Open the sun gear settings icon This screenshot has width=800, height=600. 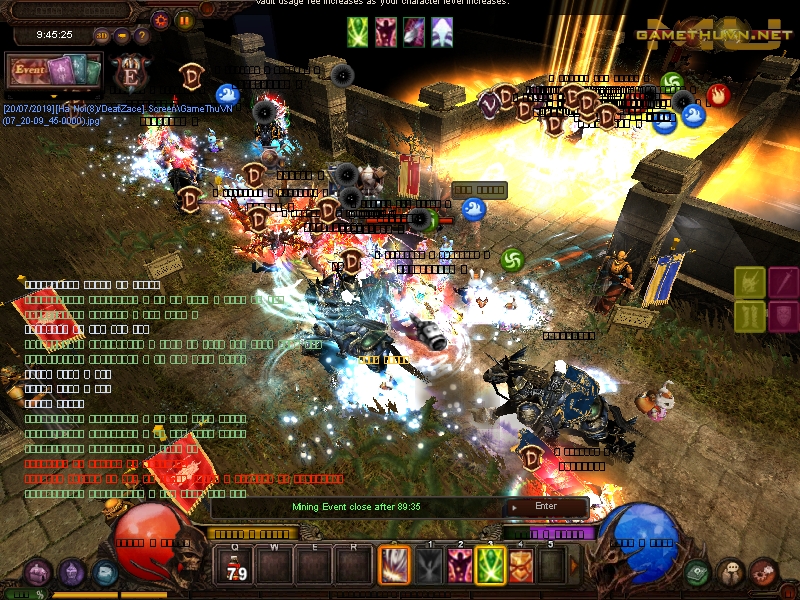pyautogui.click(x=160, y=19)
